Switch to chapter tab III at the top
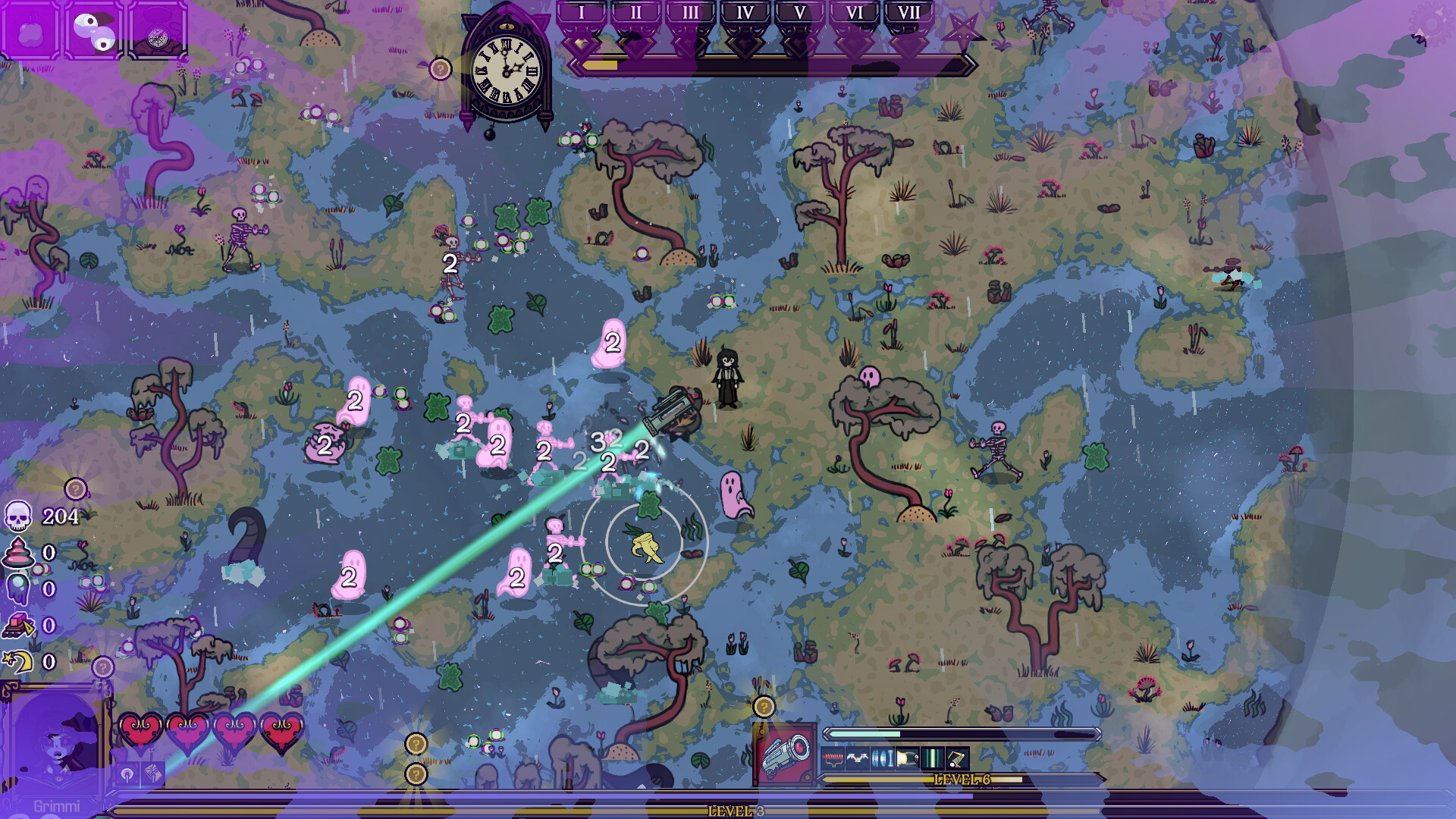This screenshot has width=1456, height=819. point(690,12)
